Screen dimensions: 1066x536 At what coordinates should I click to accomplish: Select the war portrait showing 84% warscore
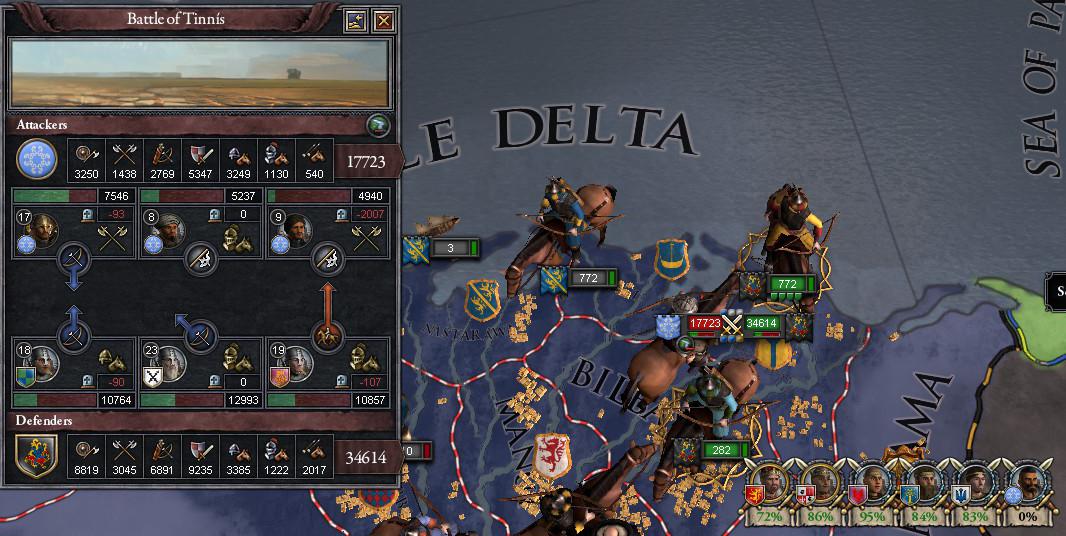924,486
